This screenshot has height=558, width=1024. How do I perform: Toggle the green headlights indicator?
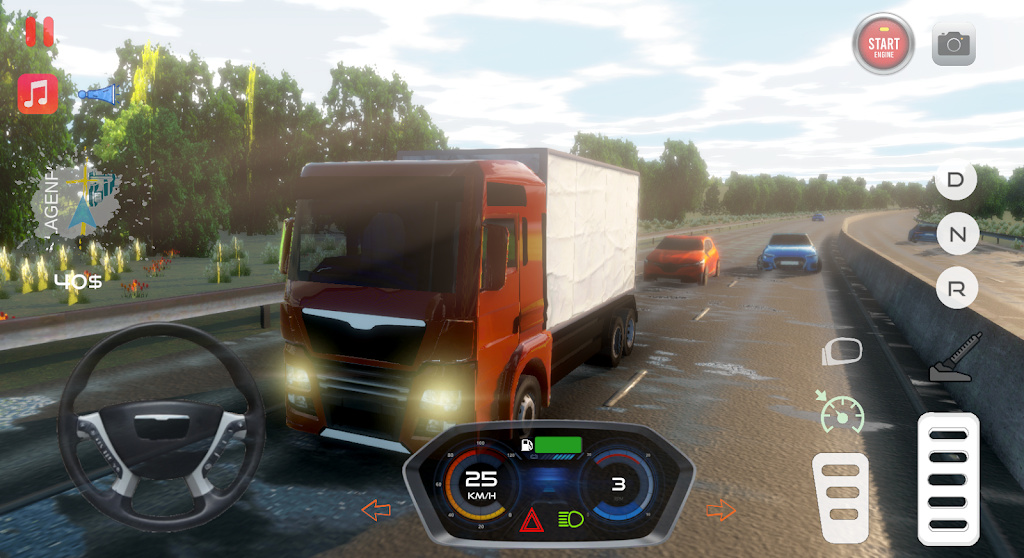(571, 519)
